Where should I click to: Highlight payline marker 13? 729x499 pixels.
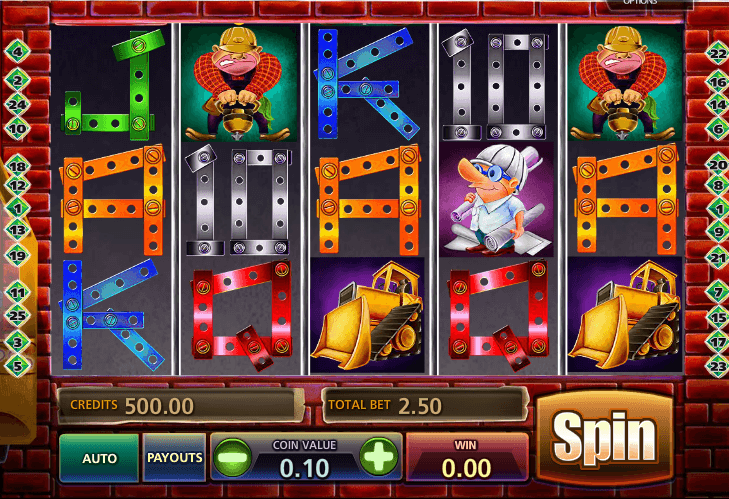(17, 230)
